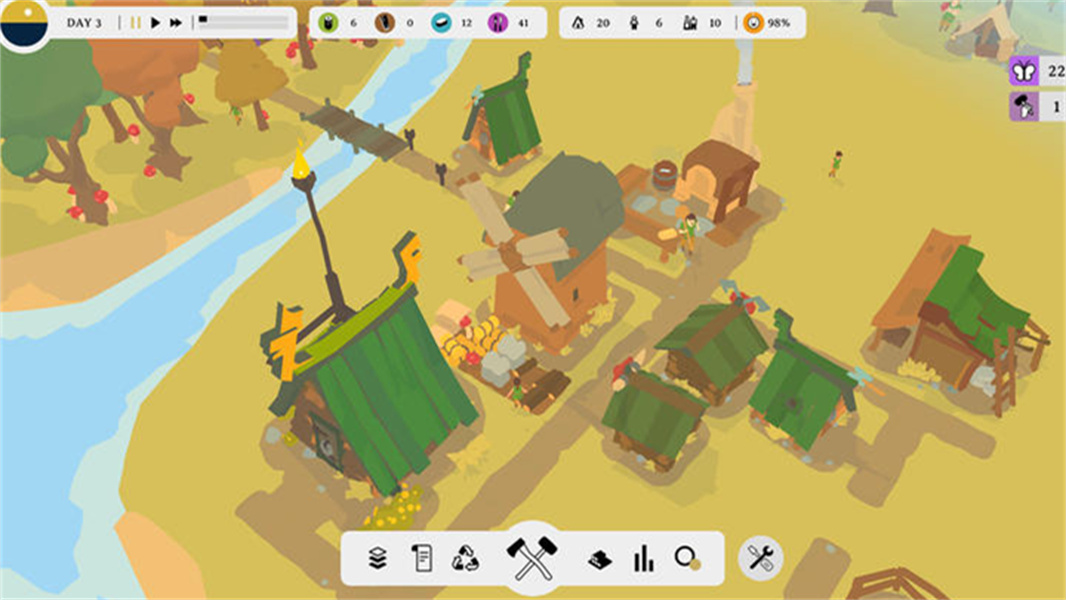This screenshot has width=1066, height=600.
Task: Select the recycle triangle tool
Action: (x=466, y=558)
